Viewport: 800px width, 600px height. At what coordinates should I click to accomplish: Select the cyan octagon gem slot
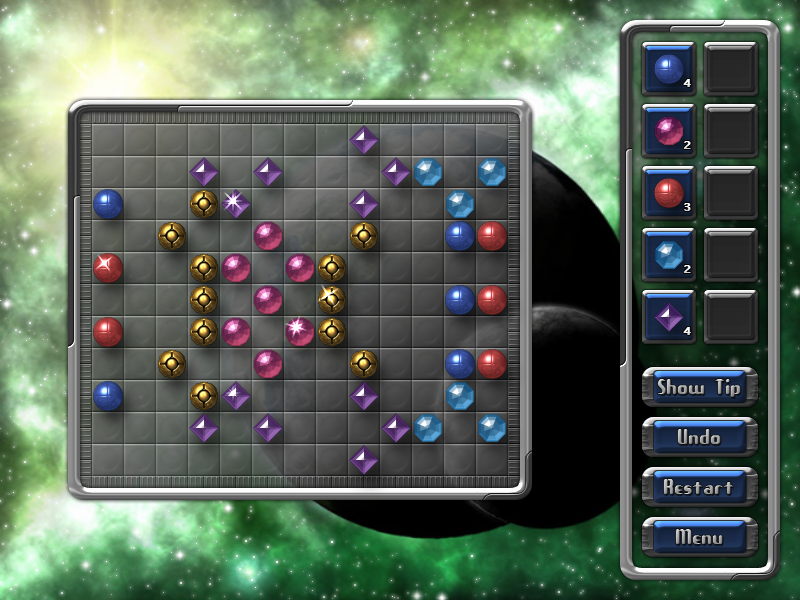click(668, 254)
